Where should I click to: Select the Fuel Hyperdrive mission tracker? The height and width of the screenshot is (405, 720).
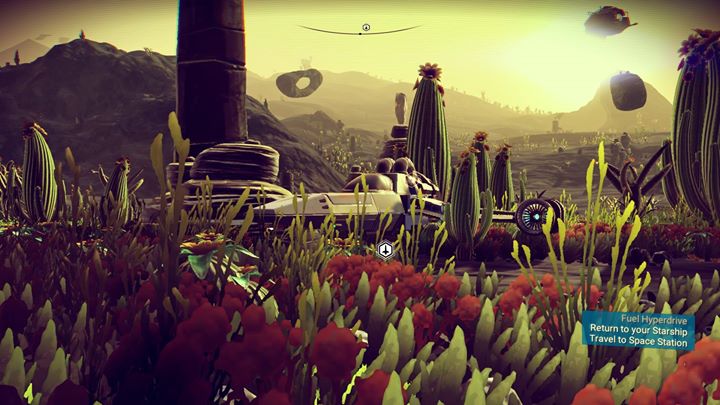pos(652,330)
